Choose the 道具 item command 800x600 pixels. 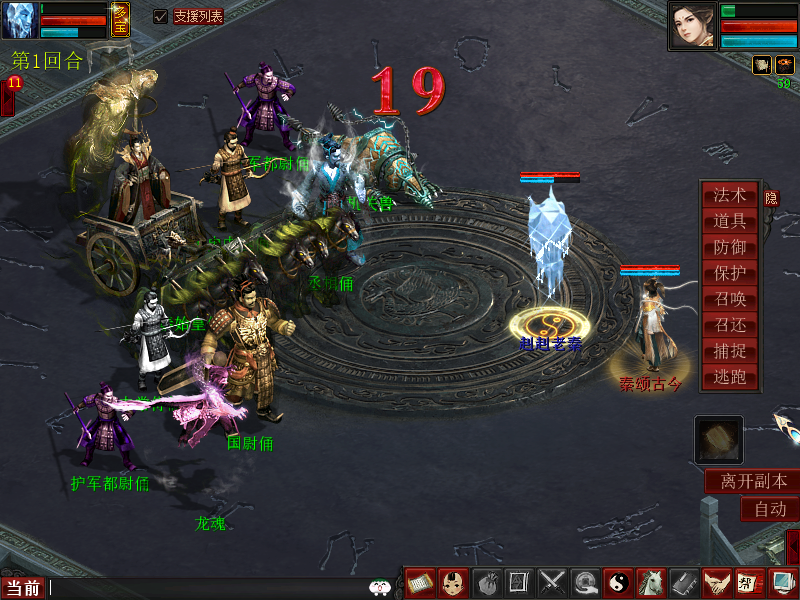[730, 222]
